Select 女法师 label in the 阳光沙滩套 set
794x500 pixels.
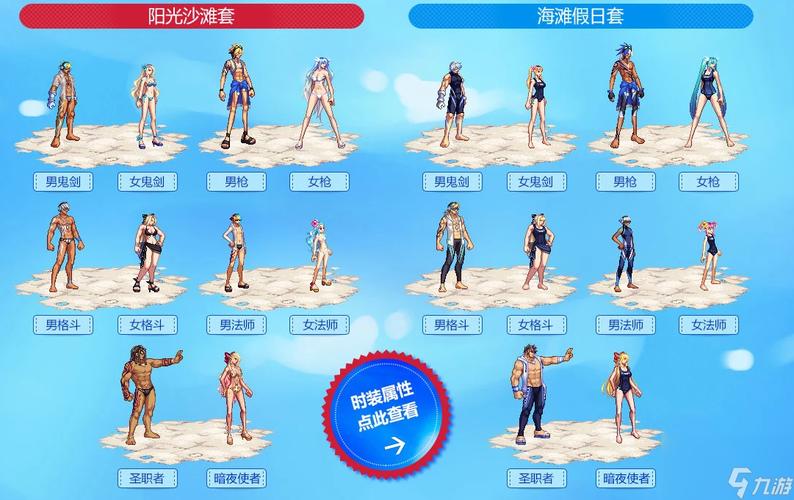tap(320, 325)
